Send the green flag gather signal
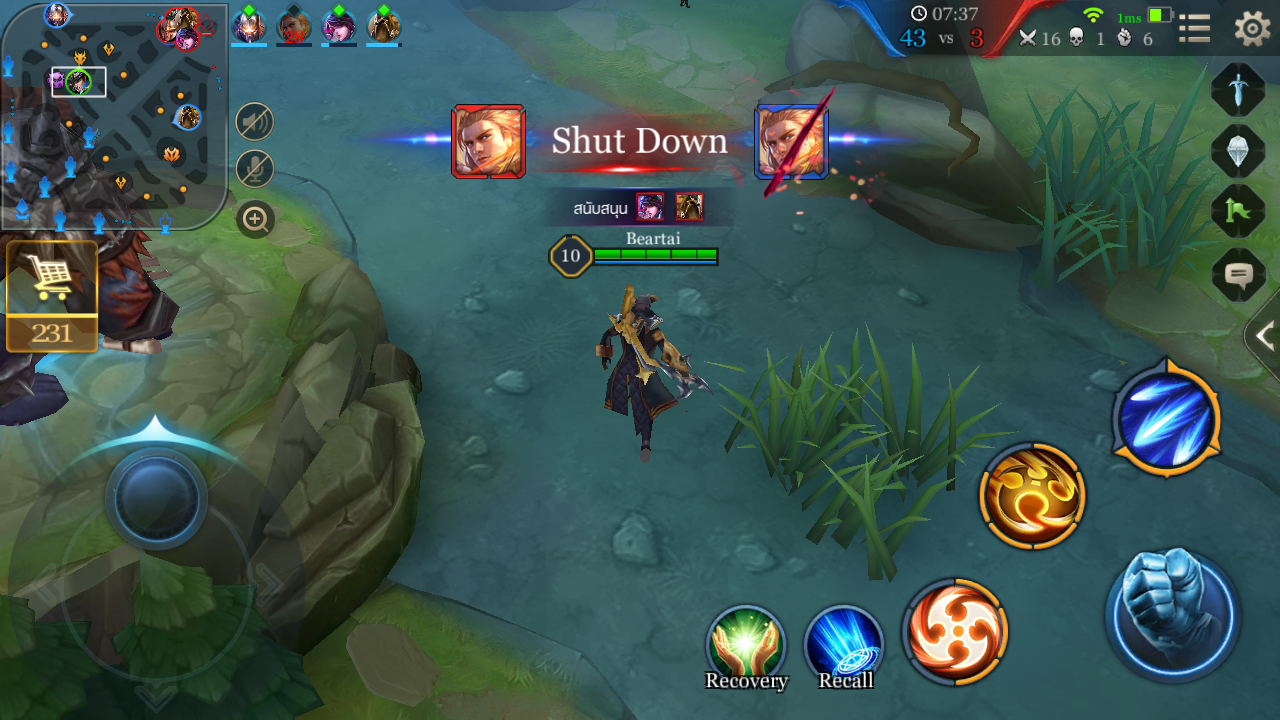 [x=1238, y=212]
